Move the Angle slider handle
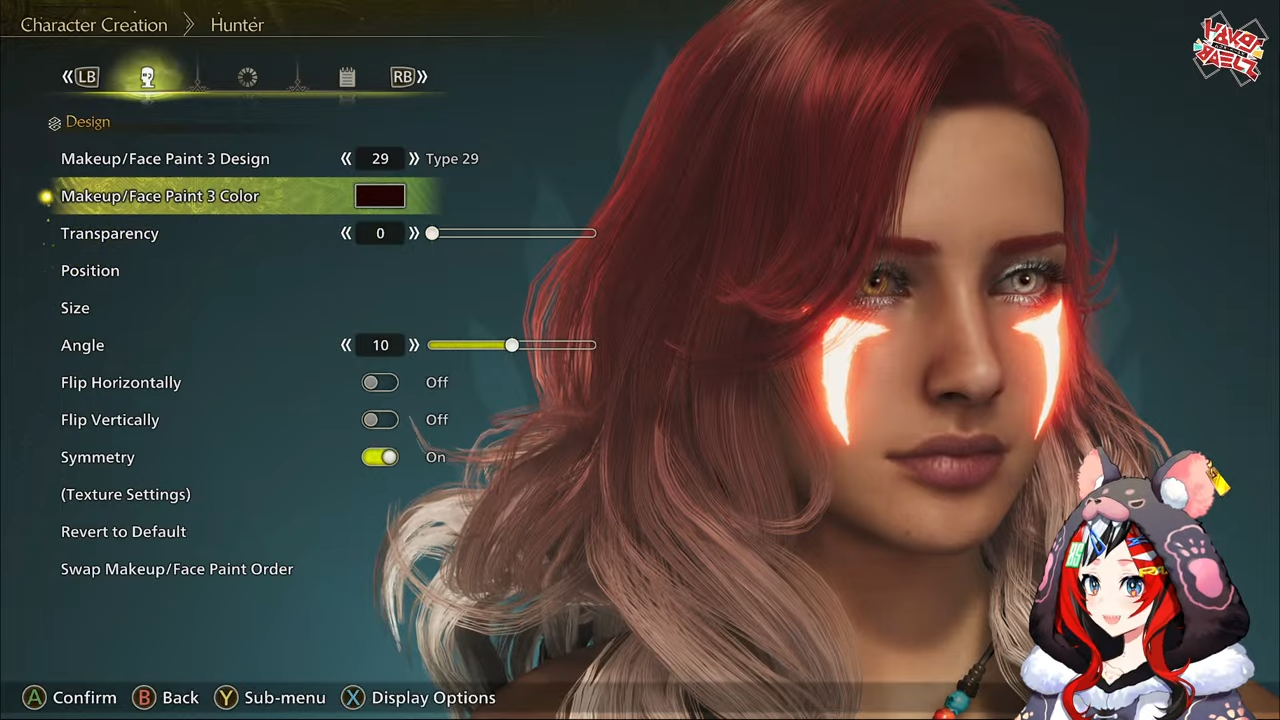The width and height of the screenshot is (1280, 720). pos(512,345)
